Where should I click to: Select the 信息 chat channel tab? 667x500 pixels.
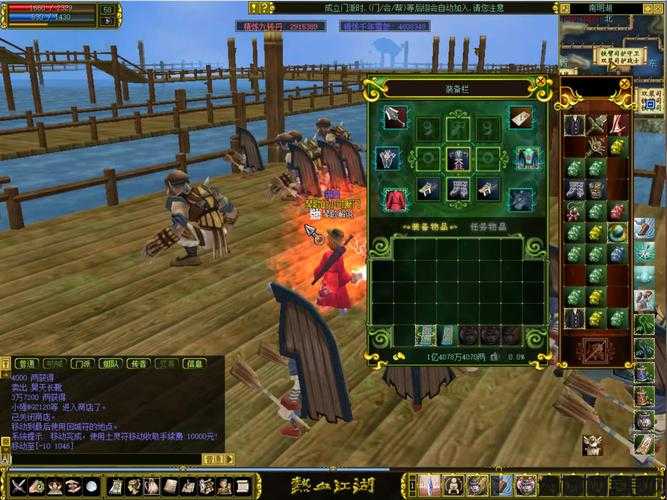(194, 363)
